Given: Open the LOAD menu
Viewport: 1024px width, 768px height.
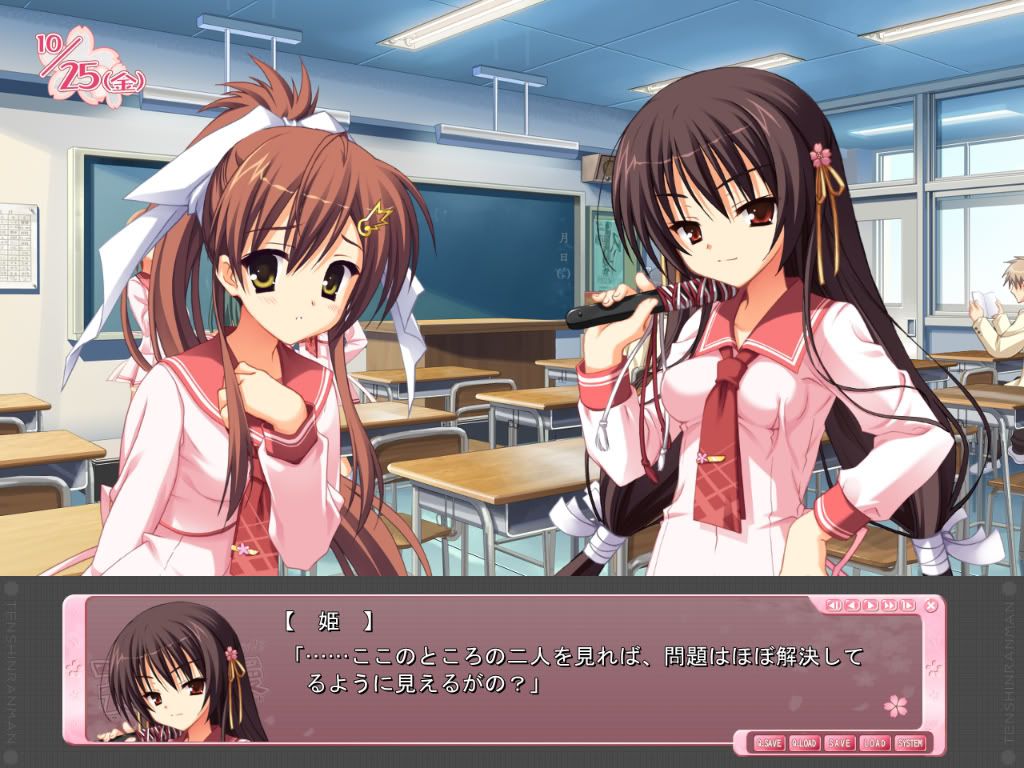Looking at the screenshot, I should tap(874, 743).
